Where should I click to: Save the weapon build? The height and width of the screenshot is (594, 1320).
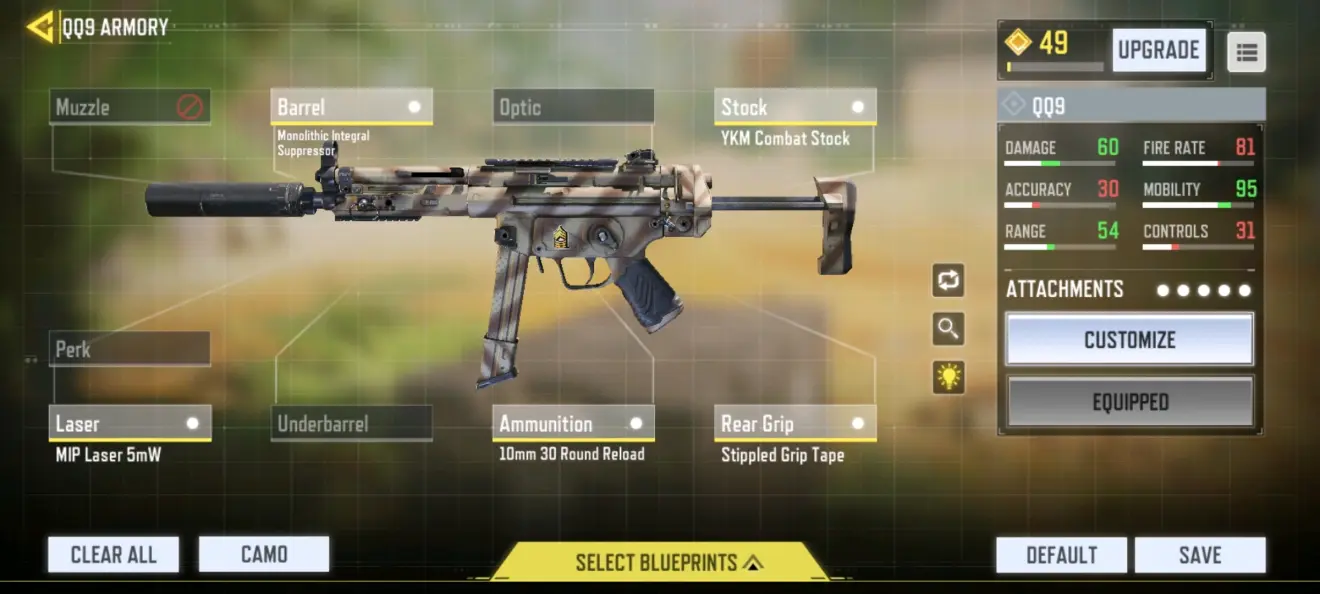point(1200,555)
